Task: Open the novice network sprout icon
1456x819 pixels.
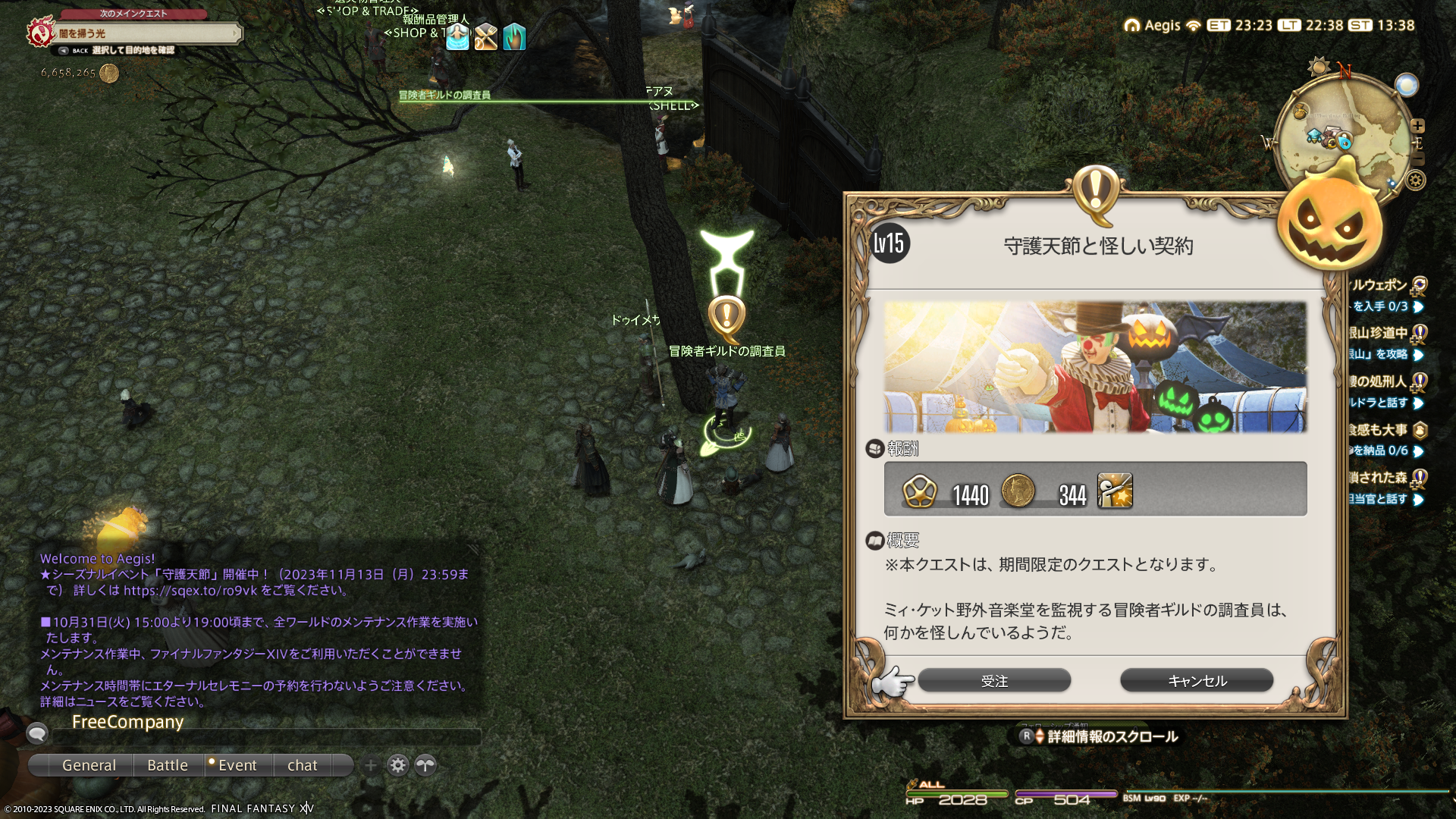Action: point(425,765)
